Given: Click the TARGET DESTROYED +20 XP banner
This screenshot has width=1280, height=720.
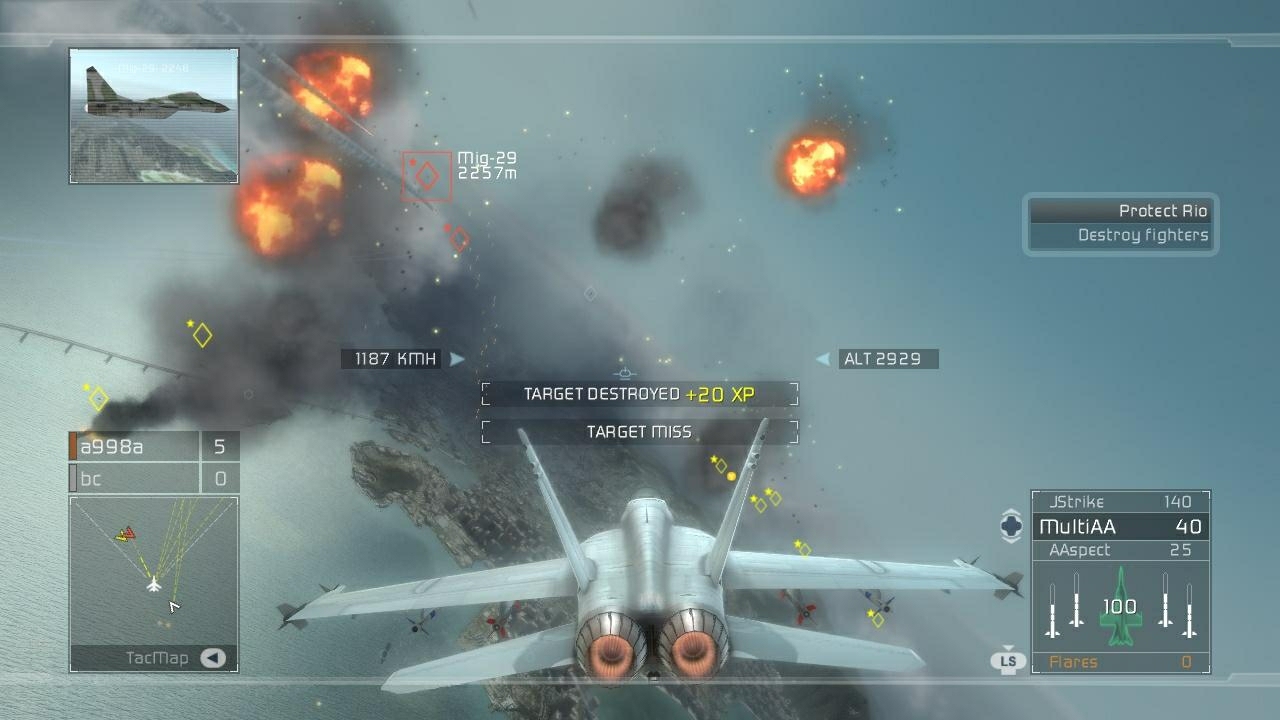Looking at the screenshot, I should pos(639,394).
